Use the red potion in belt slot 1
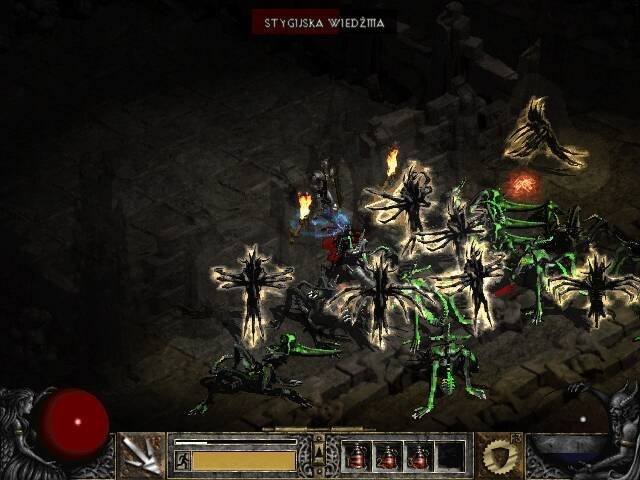This screenshot has height=480, width=640. pos(357,456)
